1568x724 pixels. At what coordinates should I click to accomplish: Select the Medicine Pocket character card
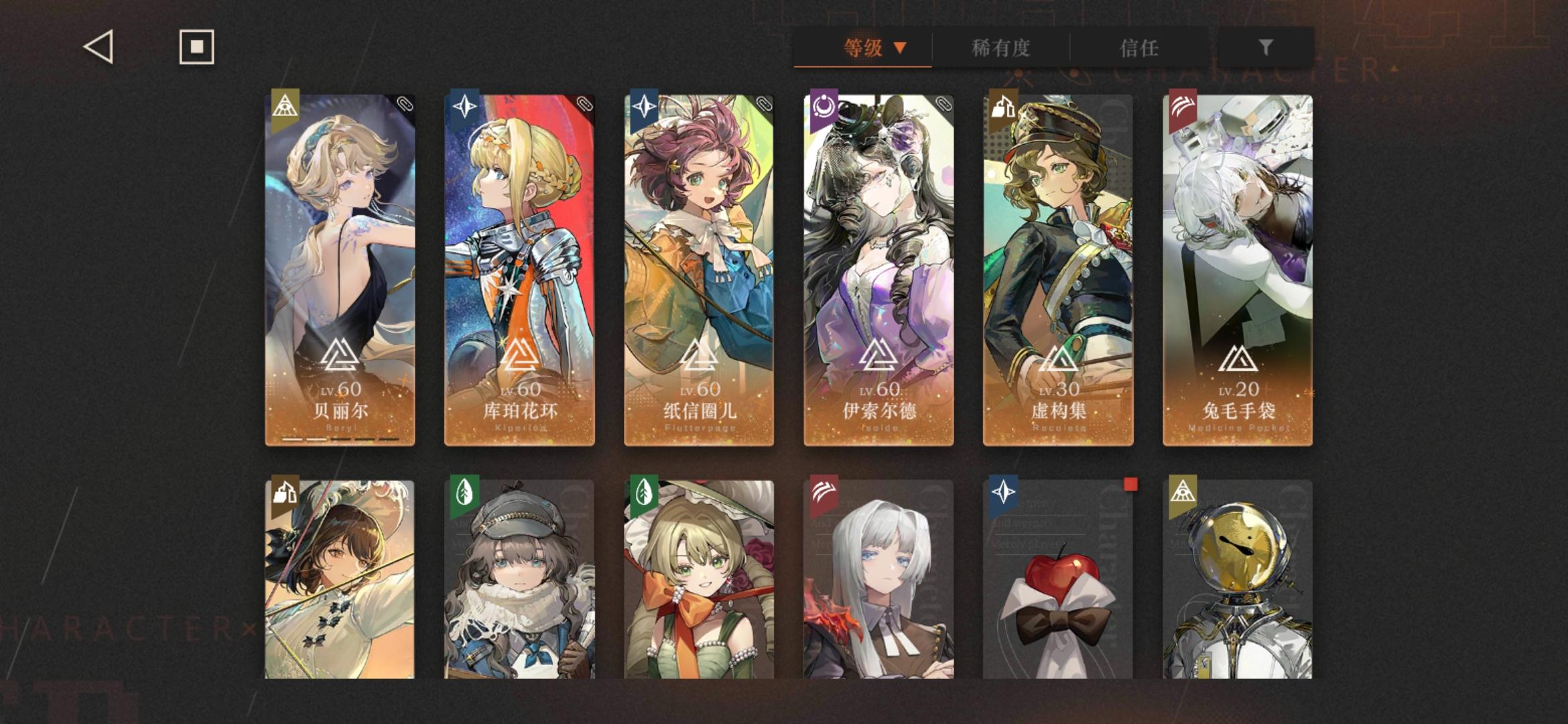(x=1236, y=268)
